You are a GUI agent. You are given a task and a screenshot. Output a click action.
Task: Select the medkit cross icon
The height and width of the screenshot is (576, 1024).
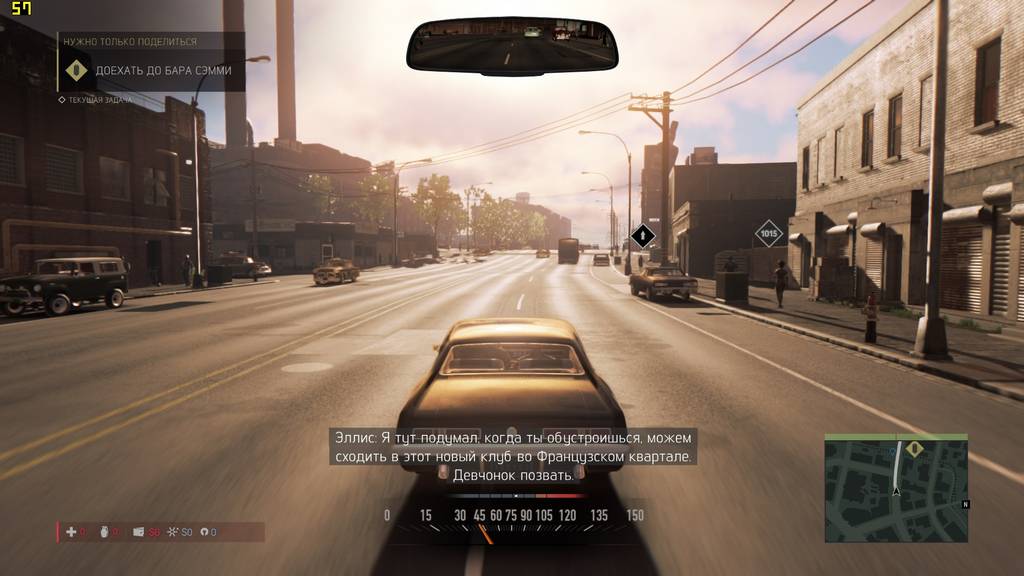coord(71,532)
